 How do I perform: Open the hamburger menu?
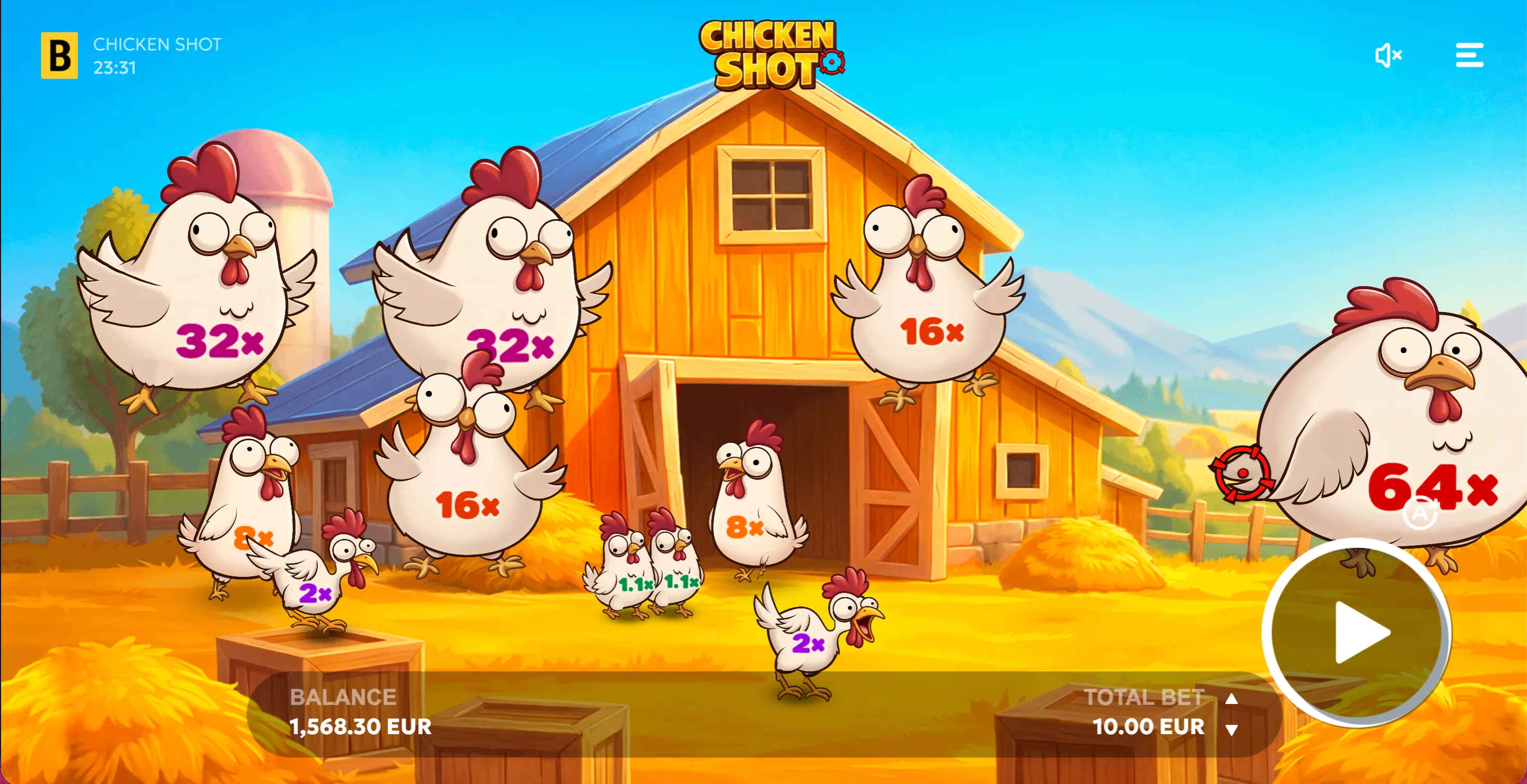pos(1469,55)
